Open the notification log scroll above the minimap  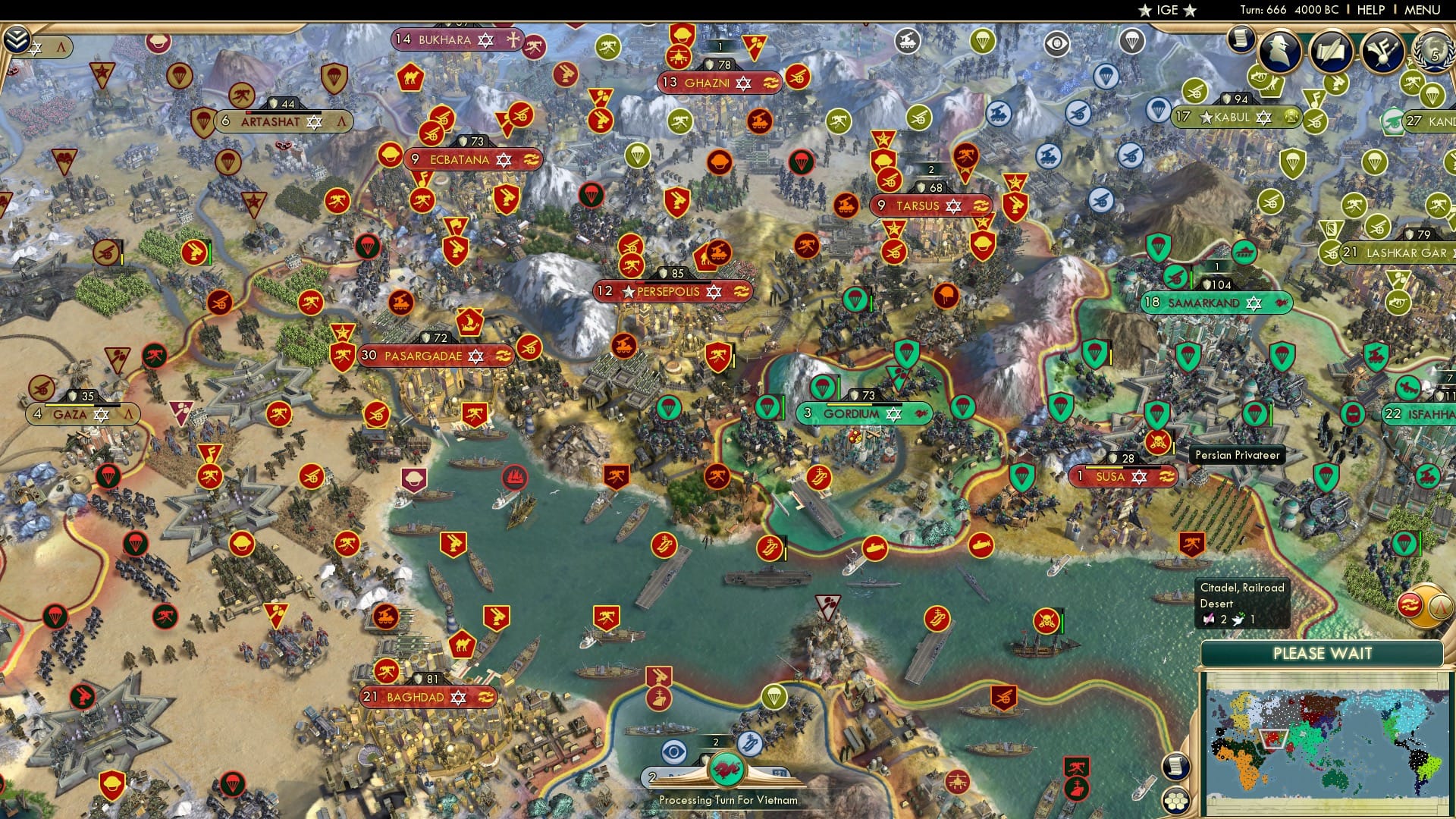click(1178, 766)
